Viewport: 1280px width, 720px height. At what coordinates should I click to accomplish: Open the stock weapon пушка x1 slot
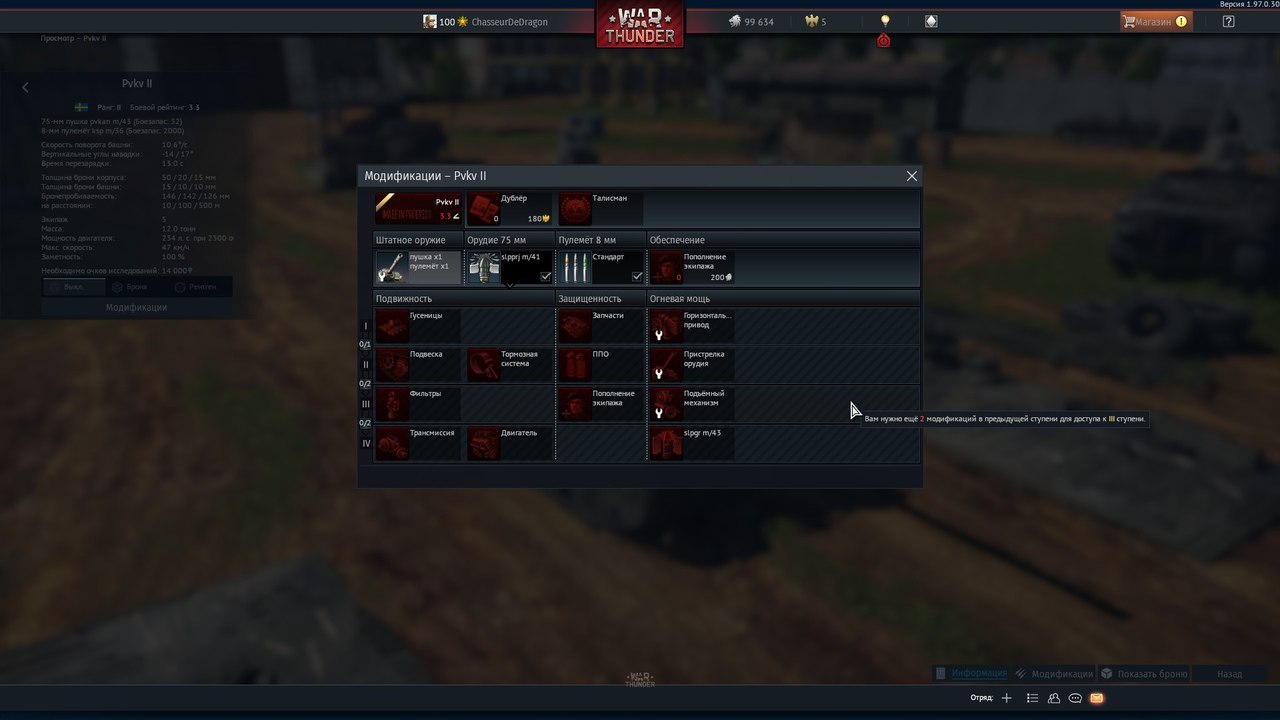(x=418, y=267)
